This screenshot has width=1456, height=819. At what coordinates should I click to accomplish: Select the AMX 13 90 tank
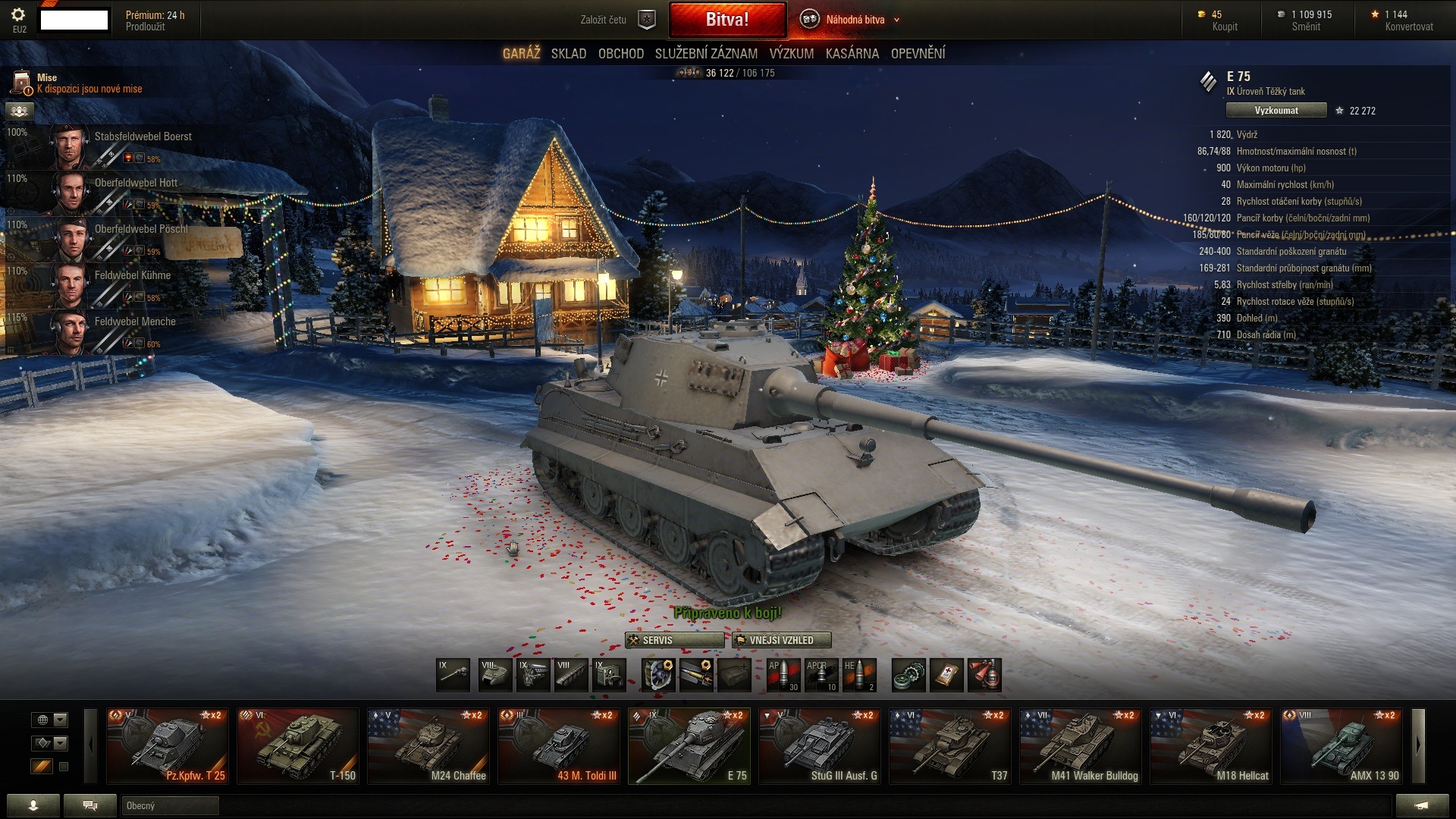(1341, 746)
